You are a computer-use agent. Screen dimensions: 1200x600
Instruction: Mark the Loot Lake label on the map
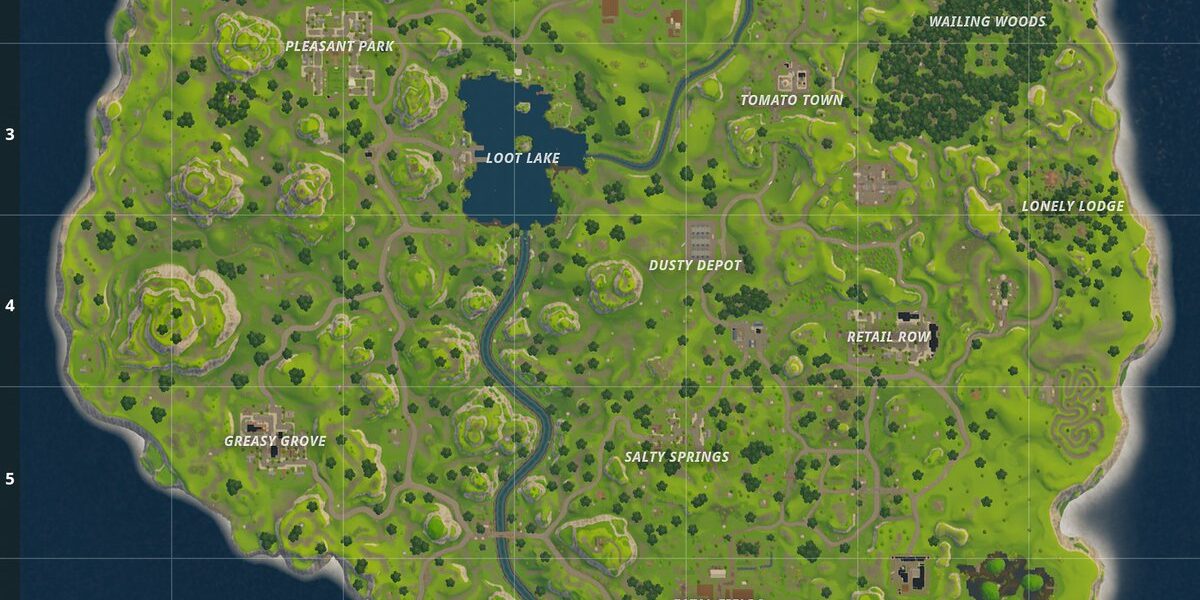click(522, 158)
